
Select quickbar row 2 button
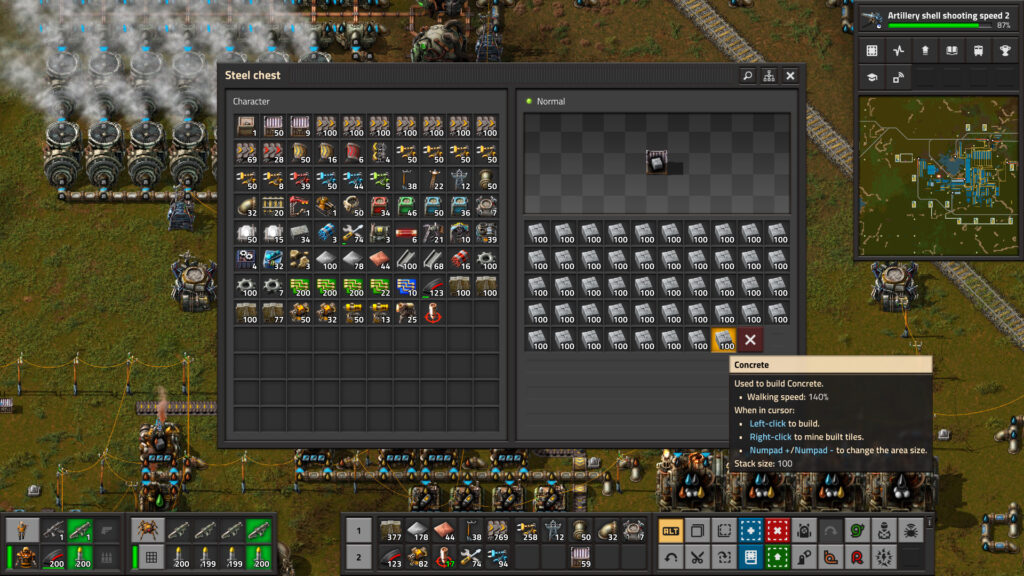(x=358, y=557)
